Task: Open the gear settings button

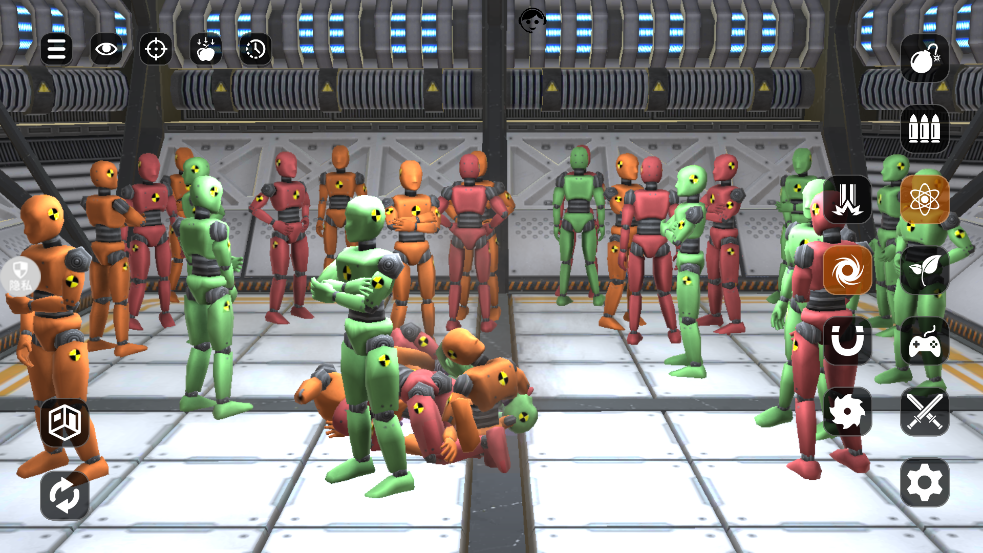Action: pyautogui.click(x=924, y=482)
